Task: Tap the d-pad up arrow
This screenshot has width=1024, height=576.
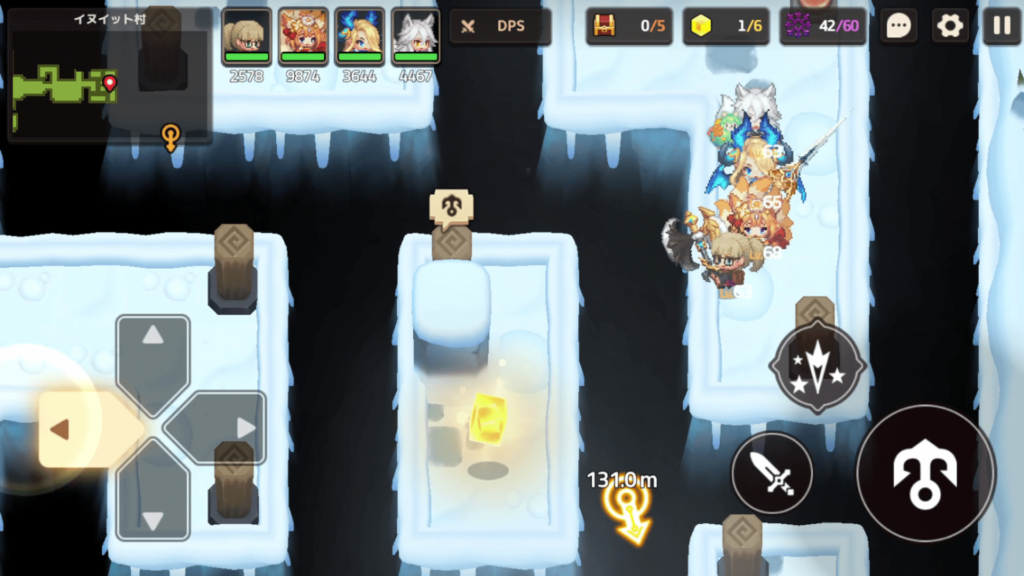Action: click(x=153, y=349)
